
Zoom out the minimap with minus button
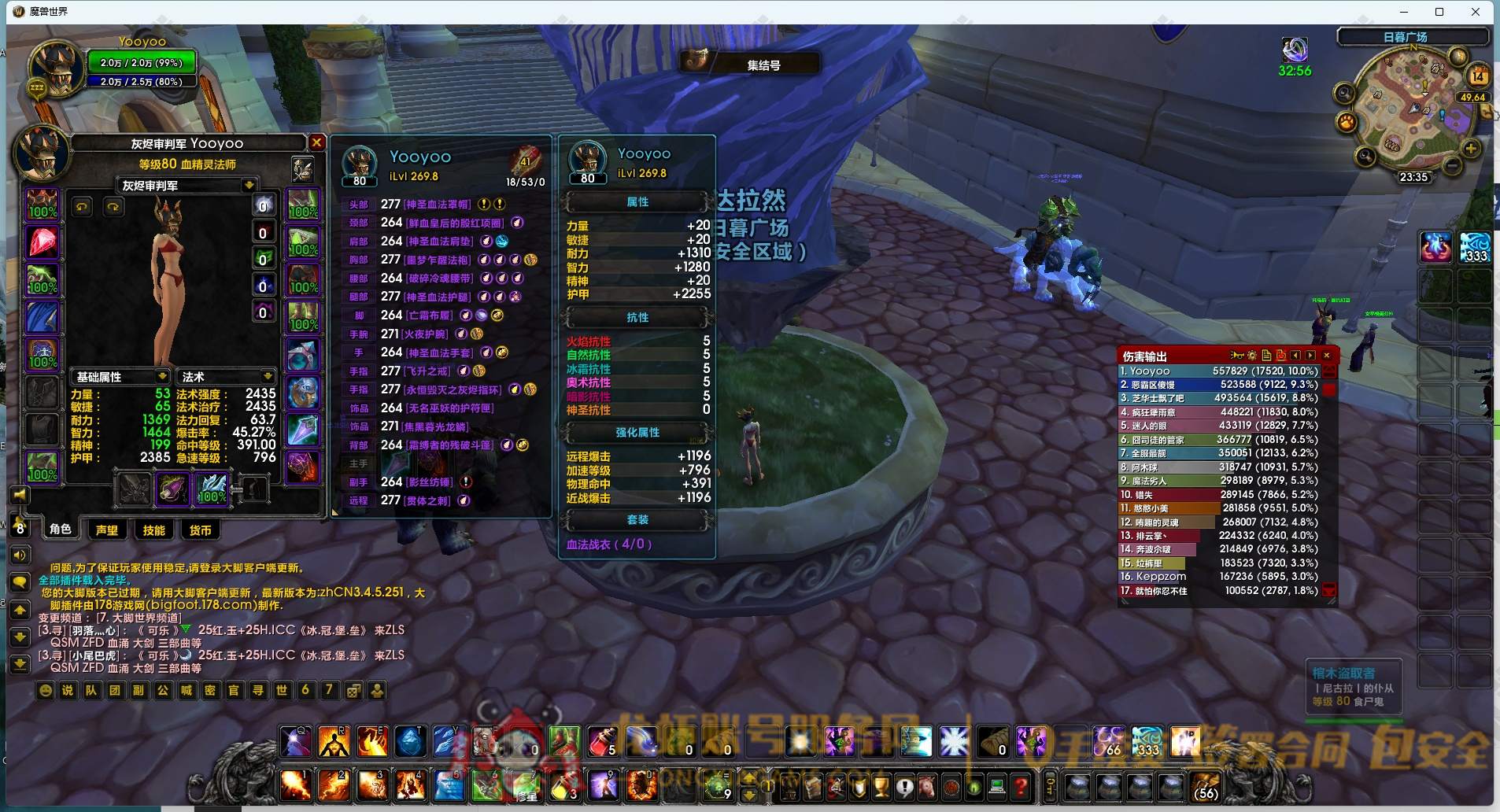pyautogui.click(x=1452, y=164)
